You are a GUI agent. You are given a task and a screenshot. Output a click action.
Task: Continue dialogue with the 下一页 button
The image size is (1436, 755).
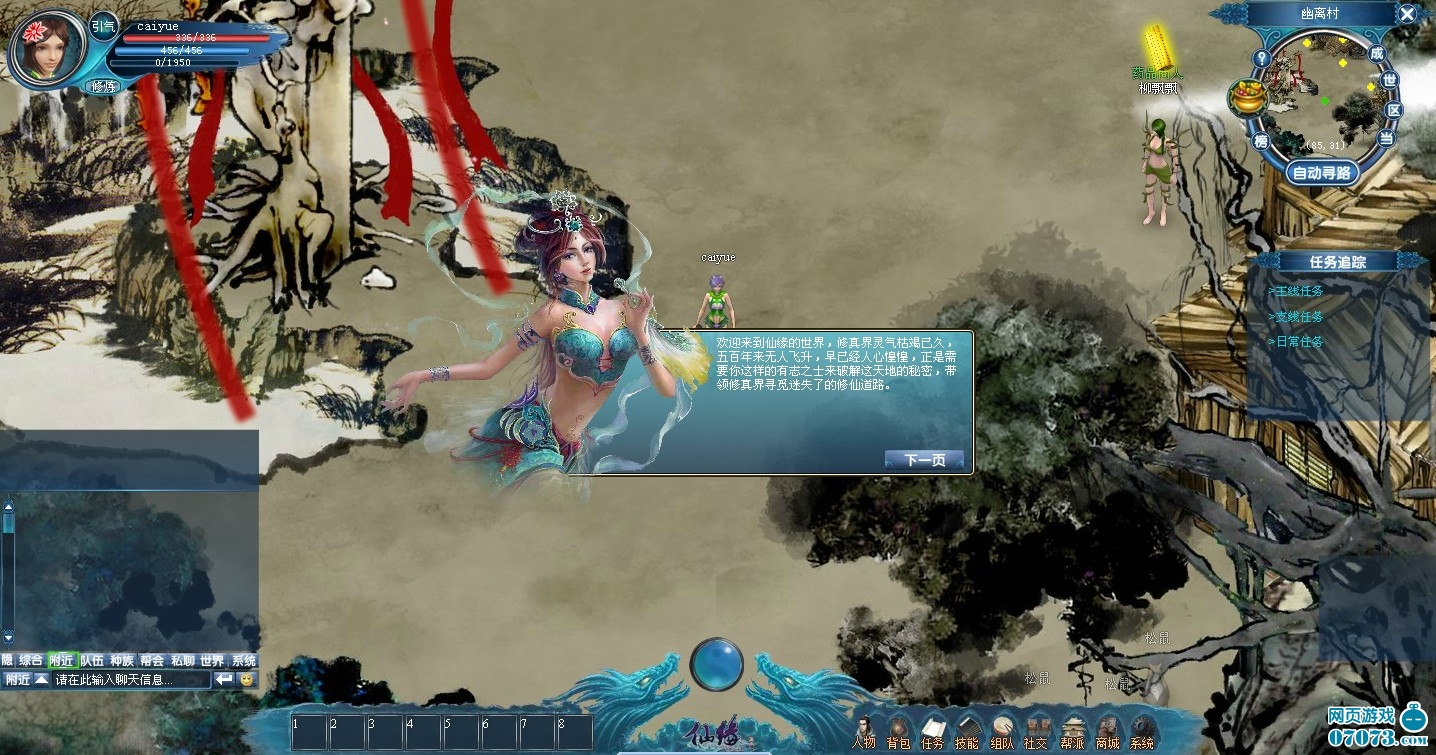point(924,460)
